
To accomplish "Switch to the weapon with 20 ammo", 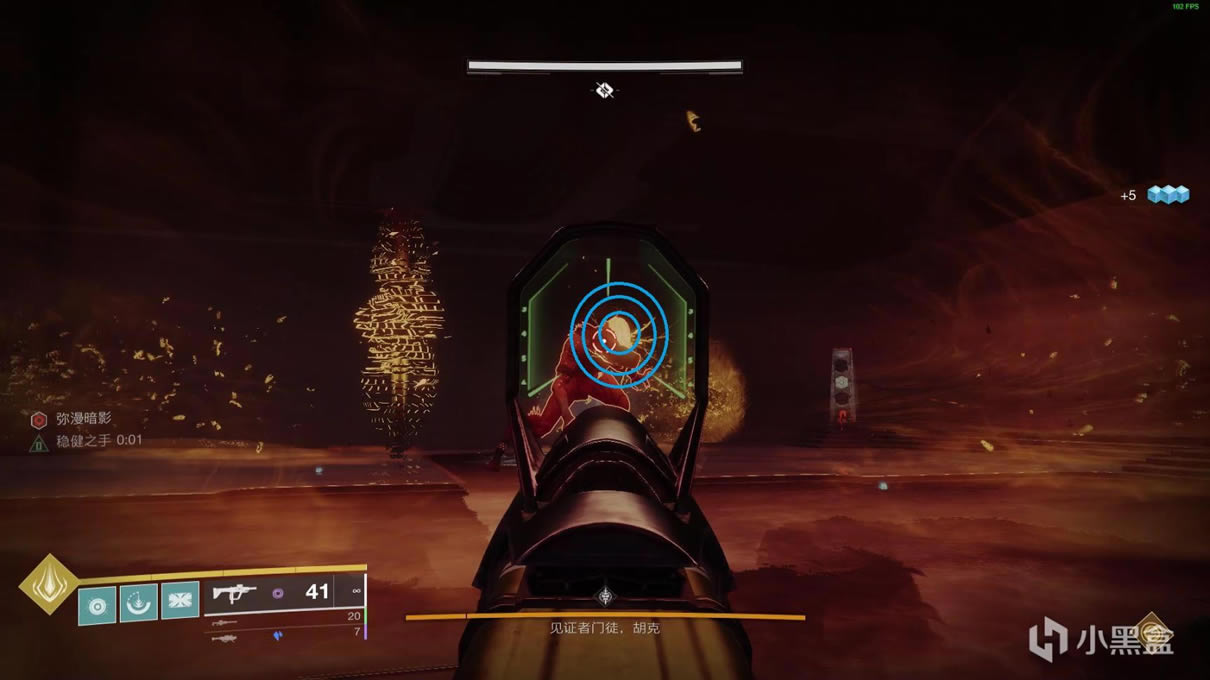I will (228, 621).
